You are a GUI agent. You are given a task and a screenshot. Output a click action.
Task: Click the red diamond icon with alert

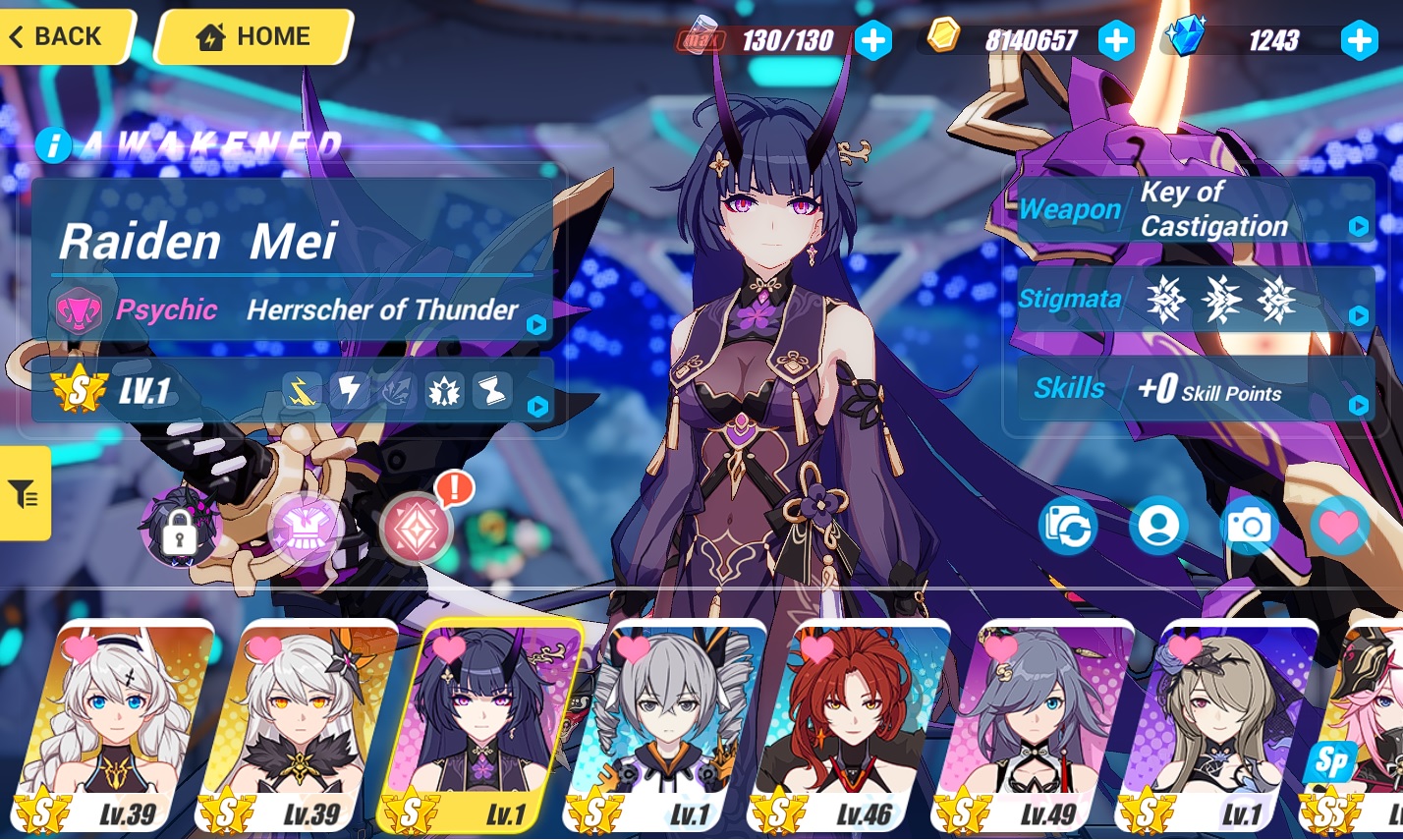[x=417, y=529]
